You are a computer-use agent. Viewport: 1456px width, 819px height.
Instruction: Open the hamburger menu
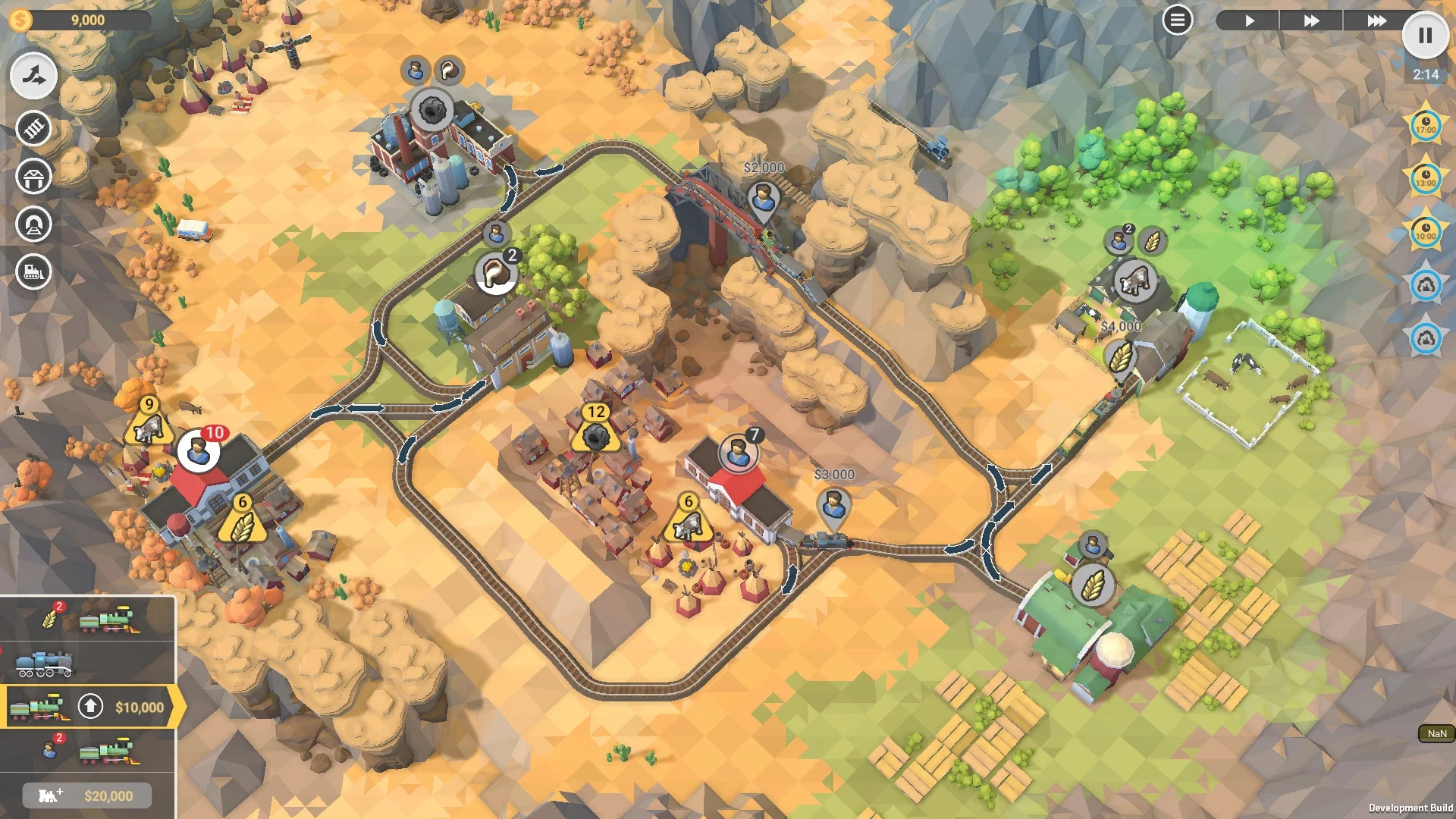1177,20
